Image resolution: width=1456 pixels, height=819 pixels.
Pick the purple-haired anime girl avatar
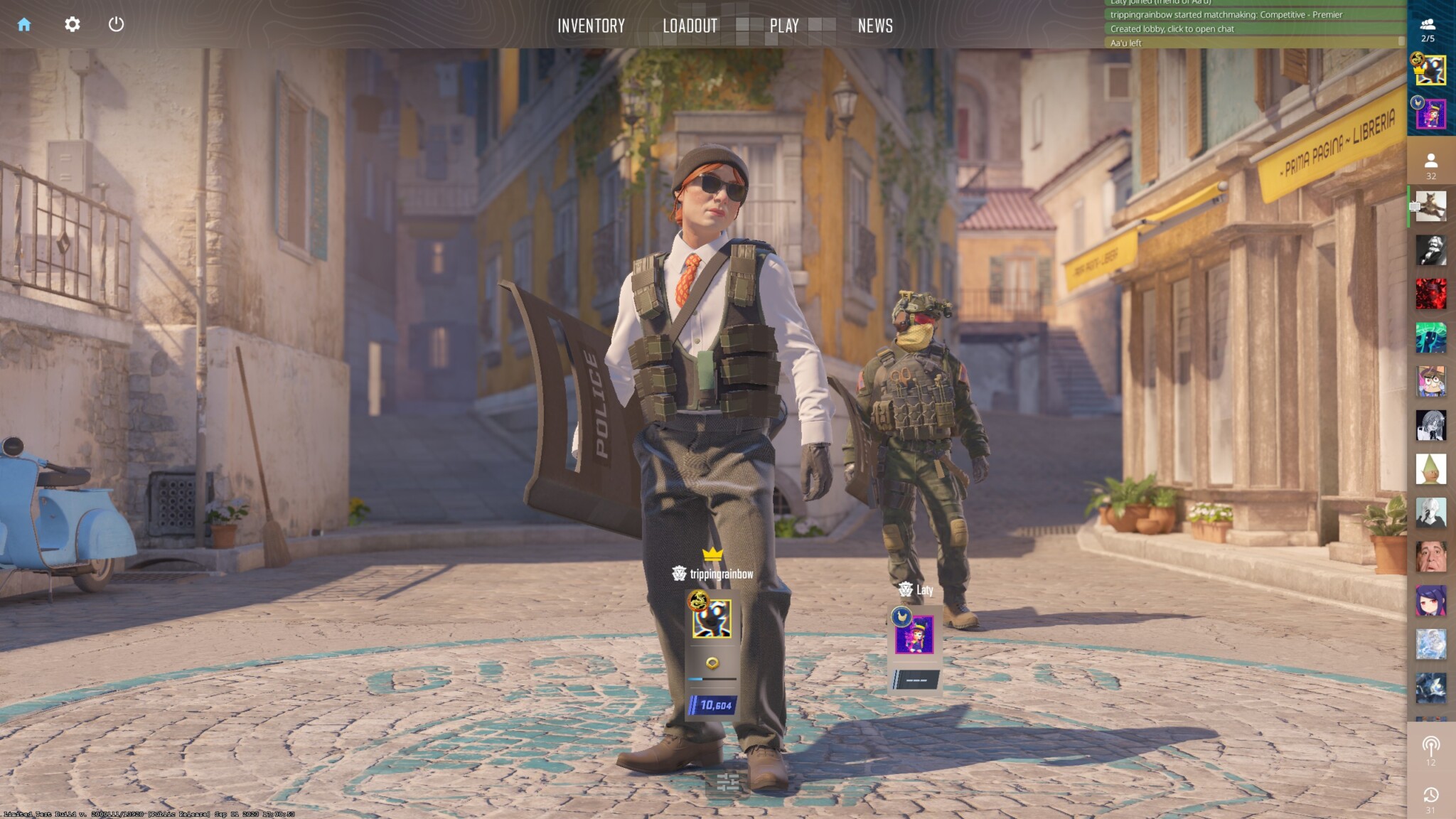[1430, 601]
